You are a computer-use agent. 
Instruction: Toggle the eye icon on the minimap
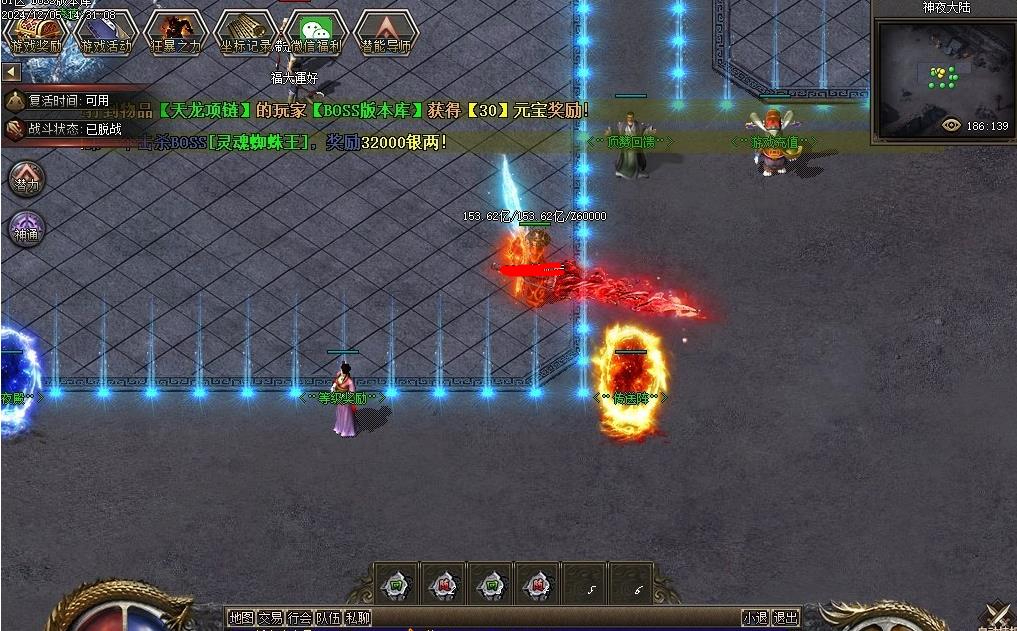pyautogui.click(x=951, y=126)
